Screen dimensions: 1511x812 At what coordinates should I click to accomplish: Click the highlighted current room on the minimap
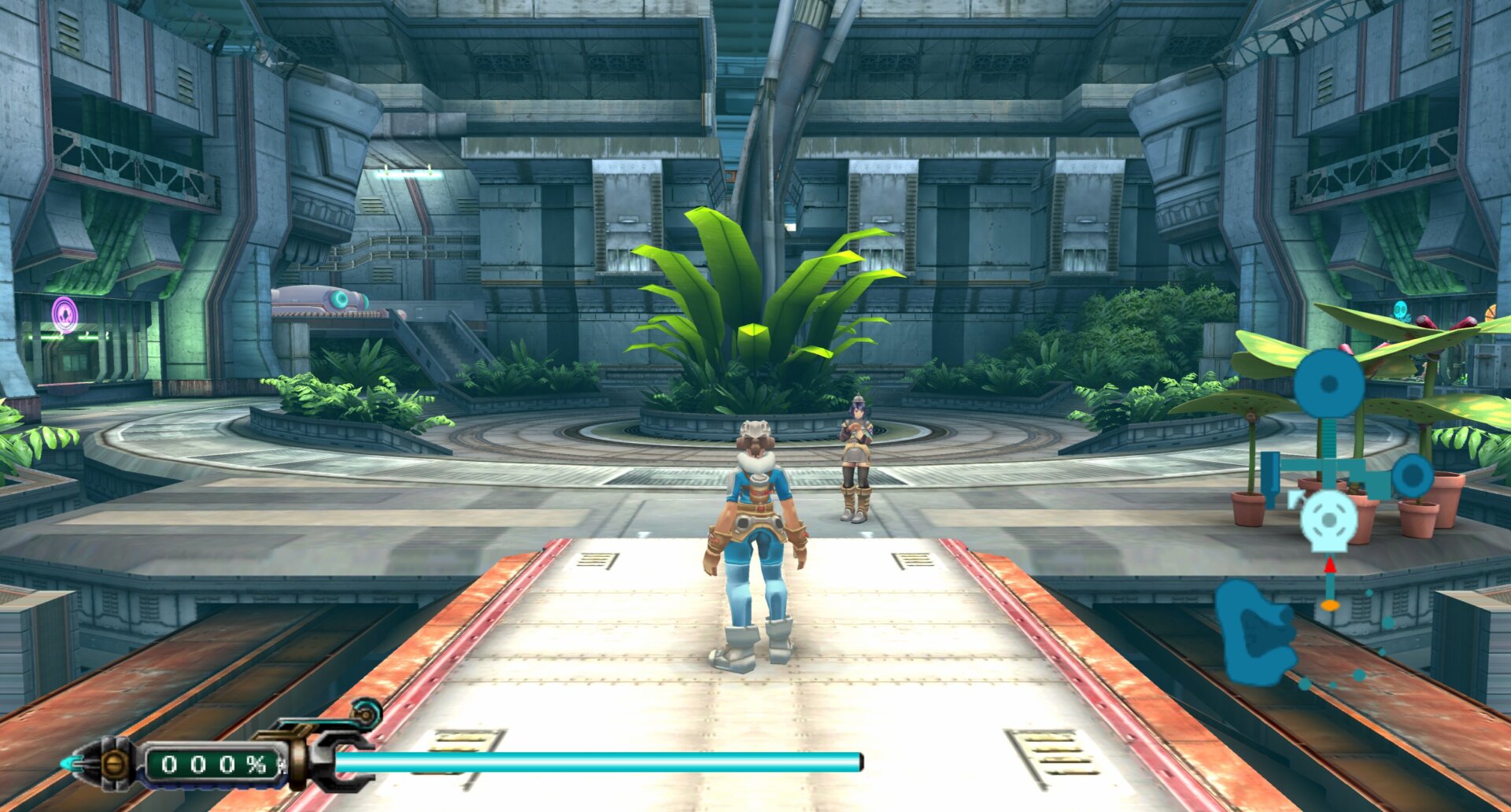tap(1328, 520)
